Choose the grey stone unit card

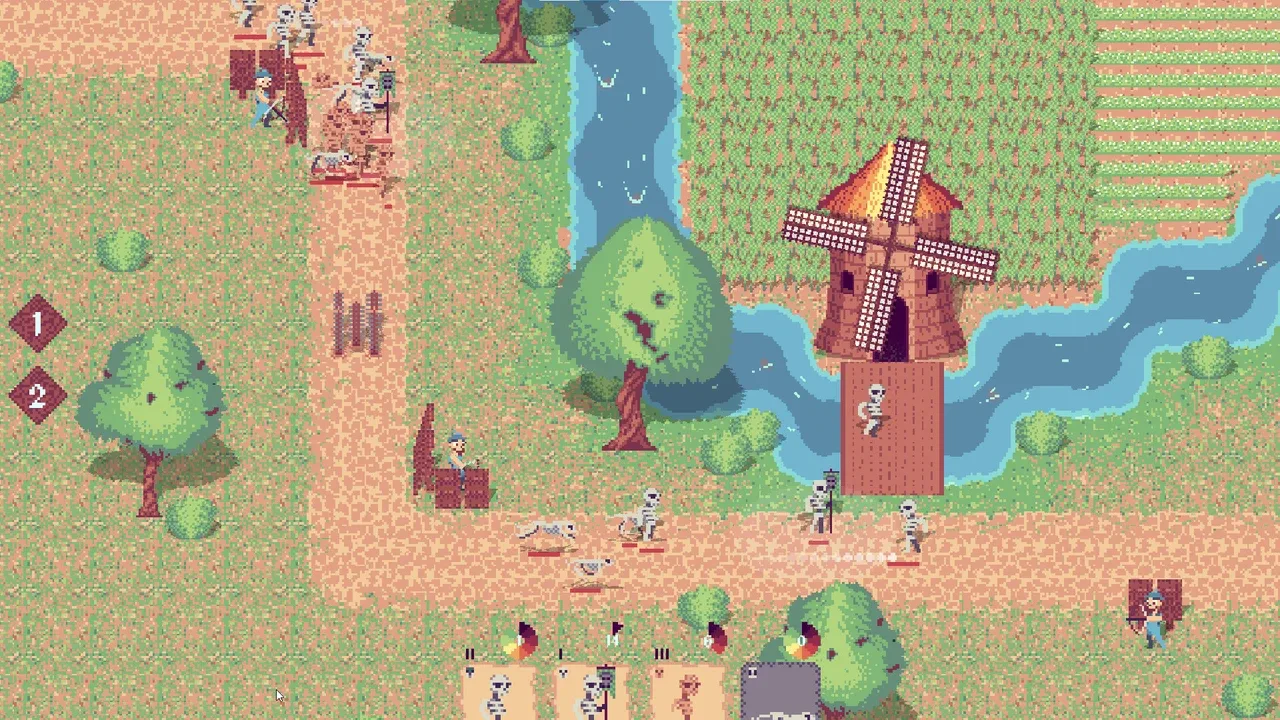781,692
